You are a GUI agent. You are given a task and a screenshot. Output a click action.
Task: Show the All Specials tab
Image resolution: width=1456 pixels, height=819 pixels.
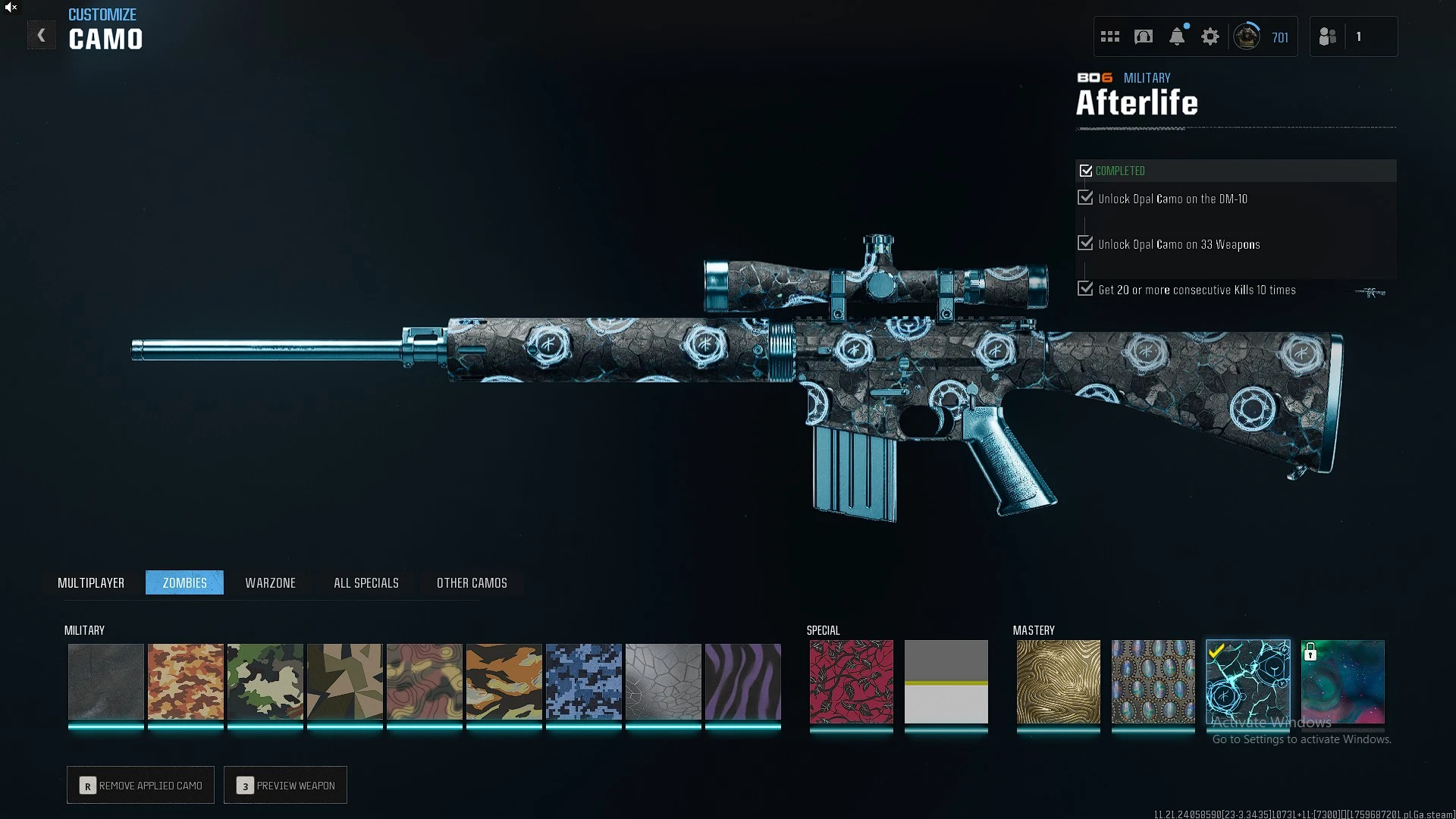click(x=366, y=582)
